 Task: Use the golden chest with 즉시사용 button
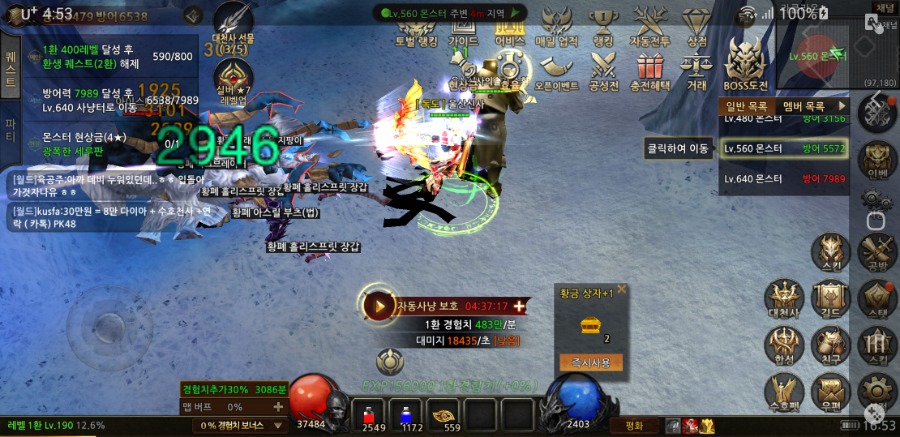[591, 362]
